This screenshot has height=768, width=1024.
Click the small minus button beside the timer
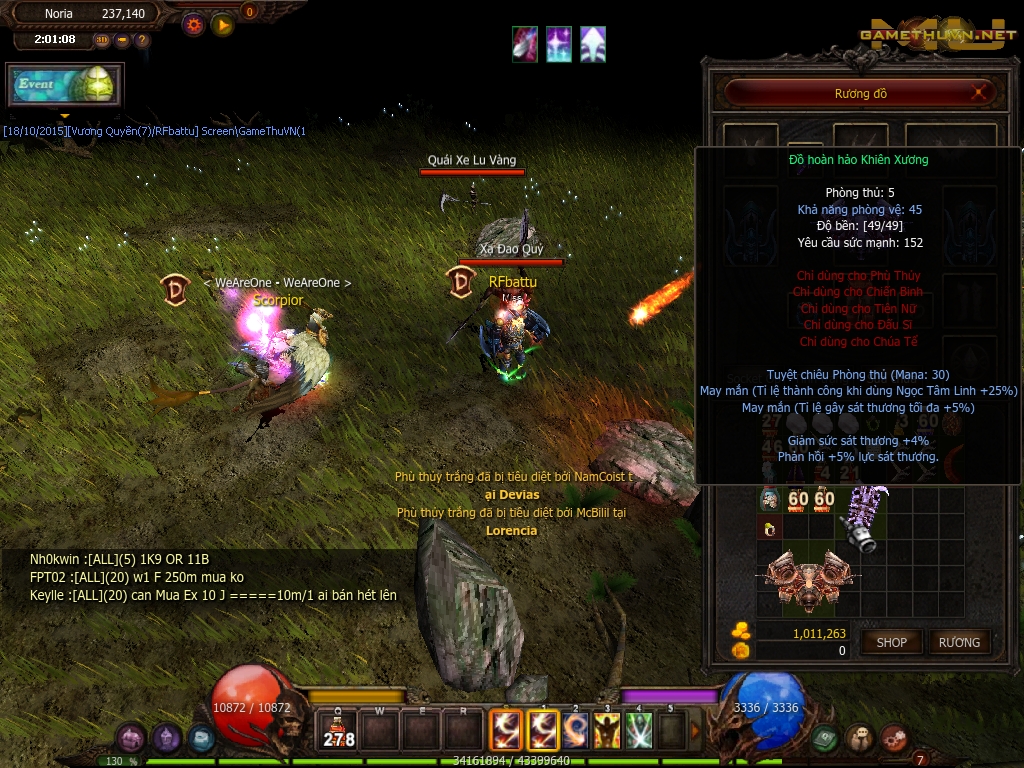pyautogui.click(x=122, y=40)
